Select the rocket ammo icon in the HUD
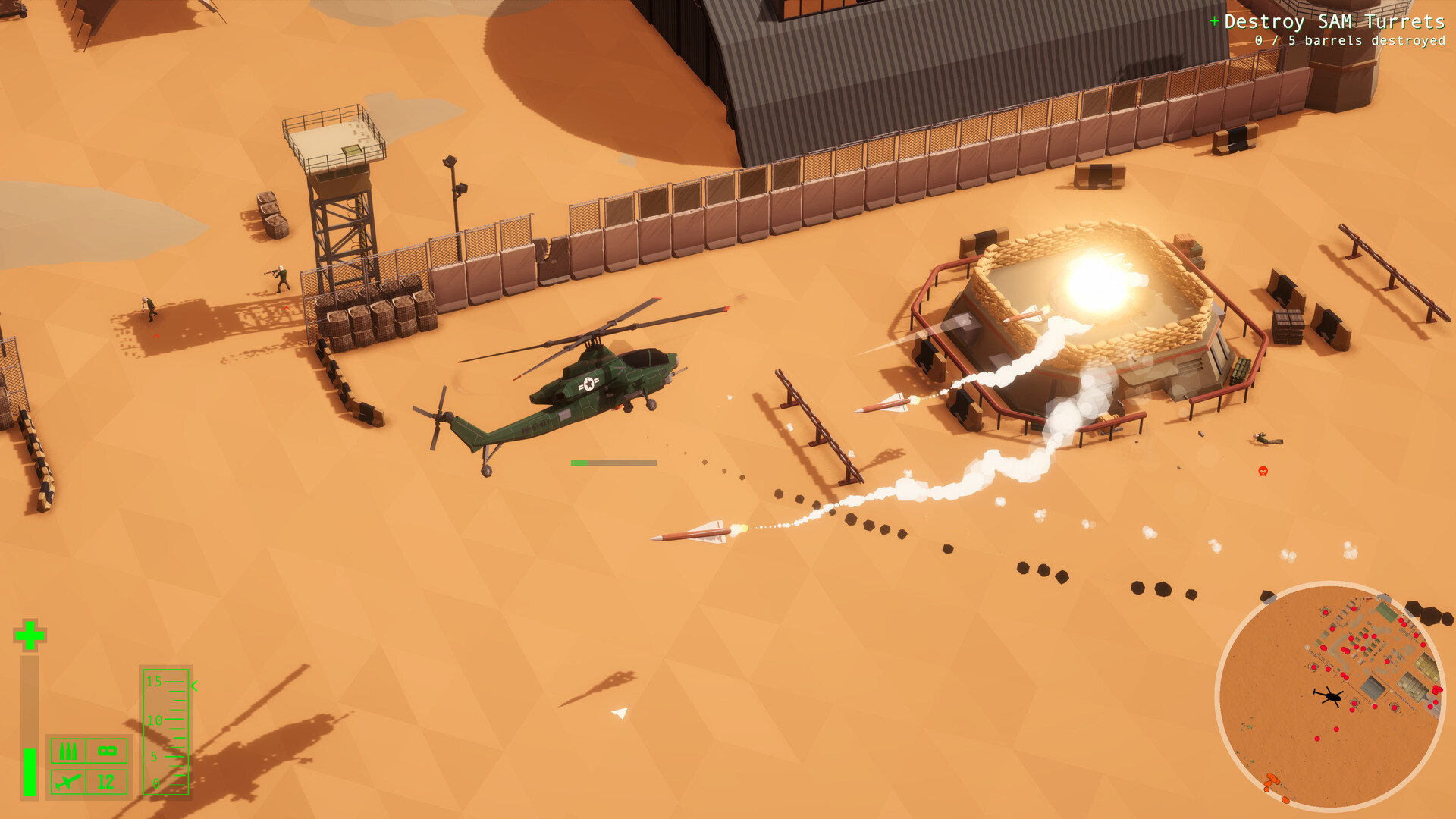Image resolution: width=1456 pixels, height=819 pixels. coord(68,783)
